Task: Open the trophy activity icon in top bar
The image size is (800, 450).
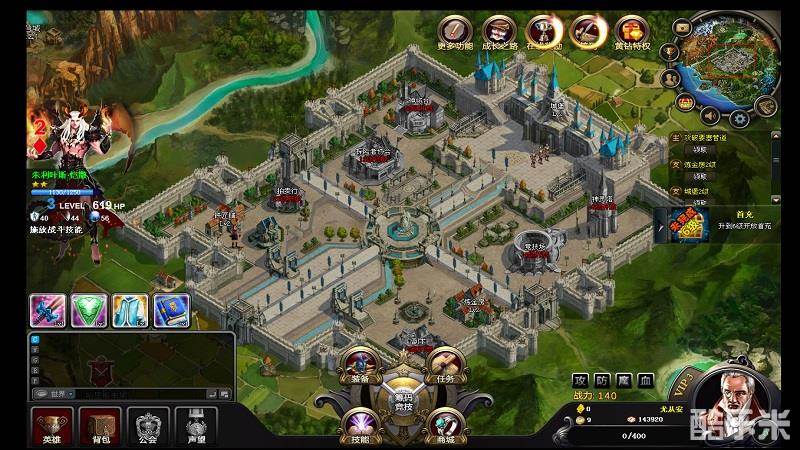Action: pos(543,30)
